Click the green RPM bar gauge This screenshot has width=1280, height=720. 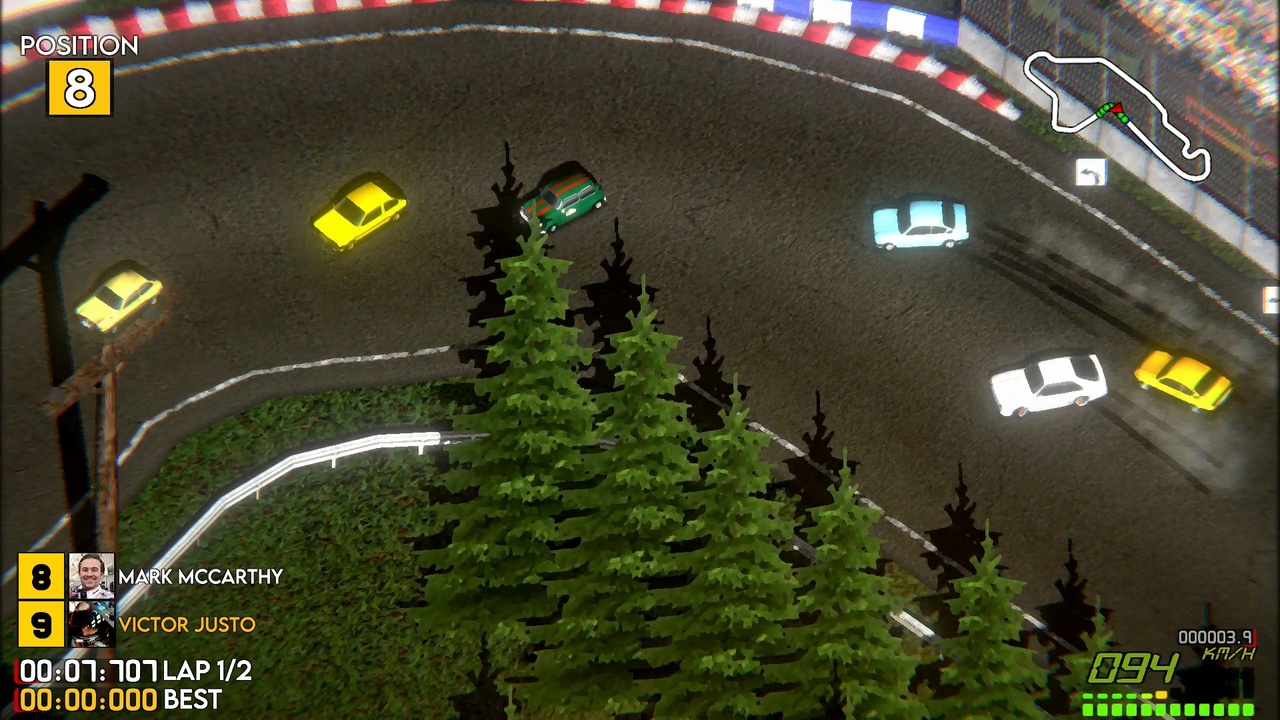pyautogui.click(x=1170, y=710)
